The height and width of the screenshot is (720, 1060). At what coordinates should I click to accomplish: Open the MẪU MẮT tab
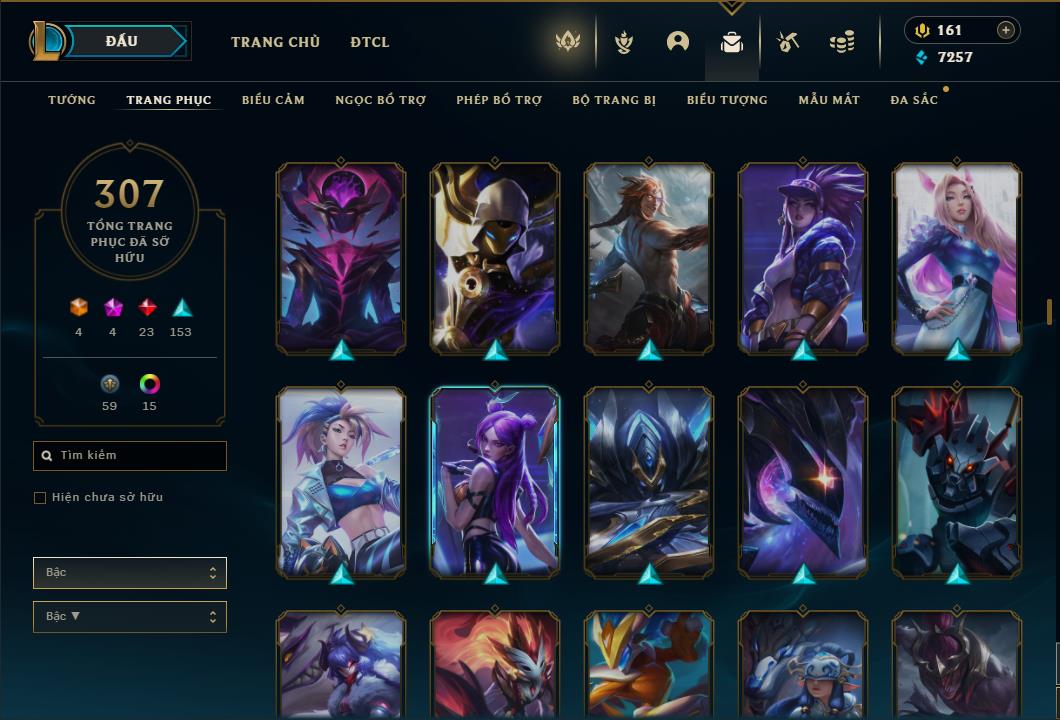[x=829, y=100]
